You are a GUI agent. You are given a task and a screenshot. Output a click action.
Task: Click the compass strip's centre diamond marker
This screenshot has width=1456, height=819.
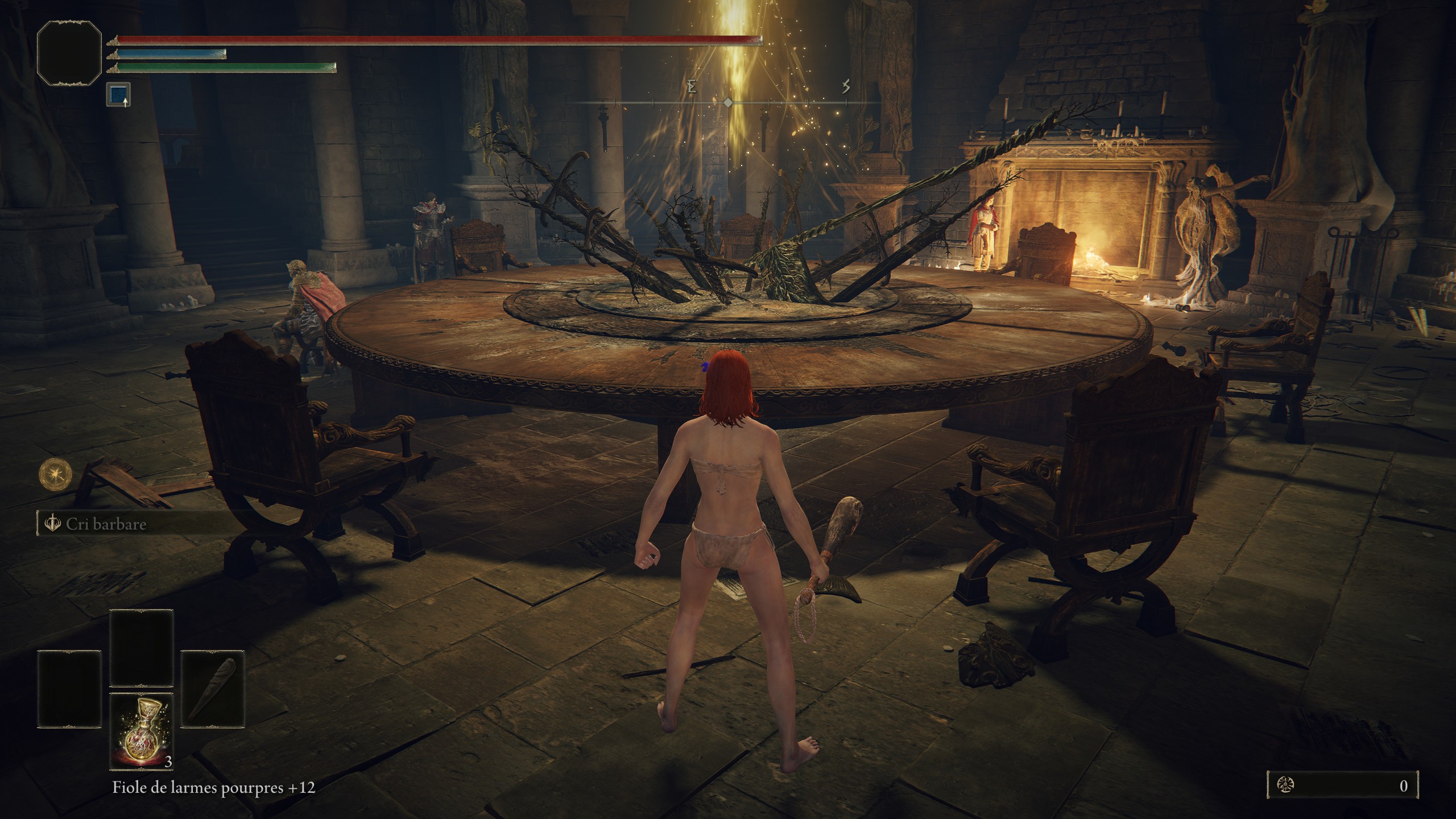point(728,103)
